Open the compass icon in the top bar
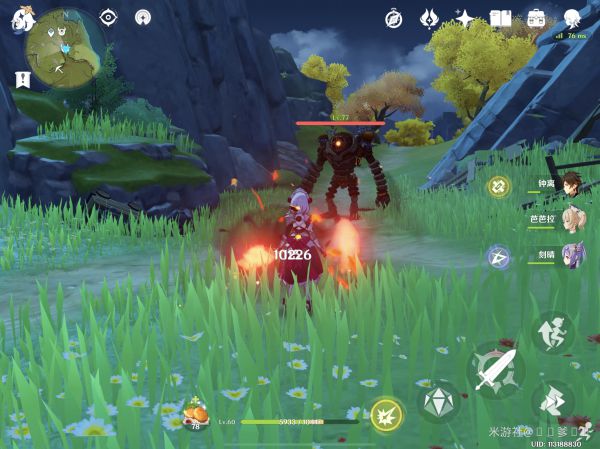The width and height of the screenshot is (600, 449). 394,18
